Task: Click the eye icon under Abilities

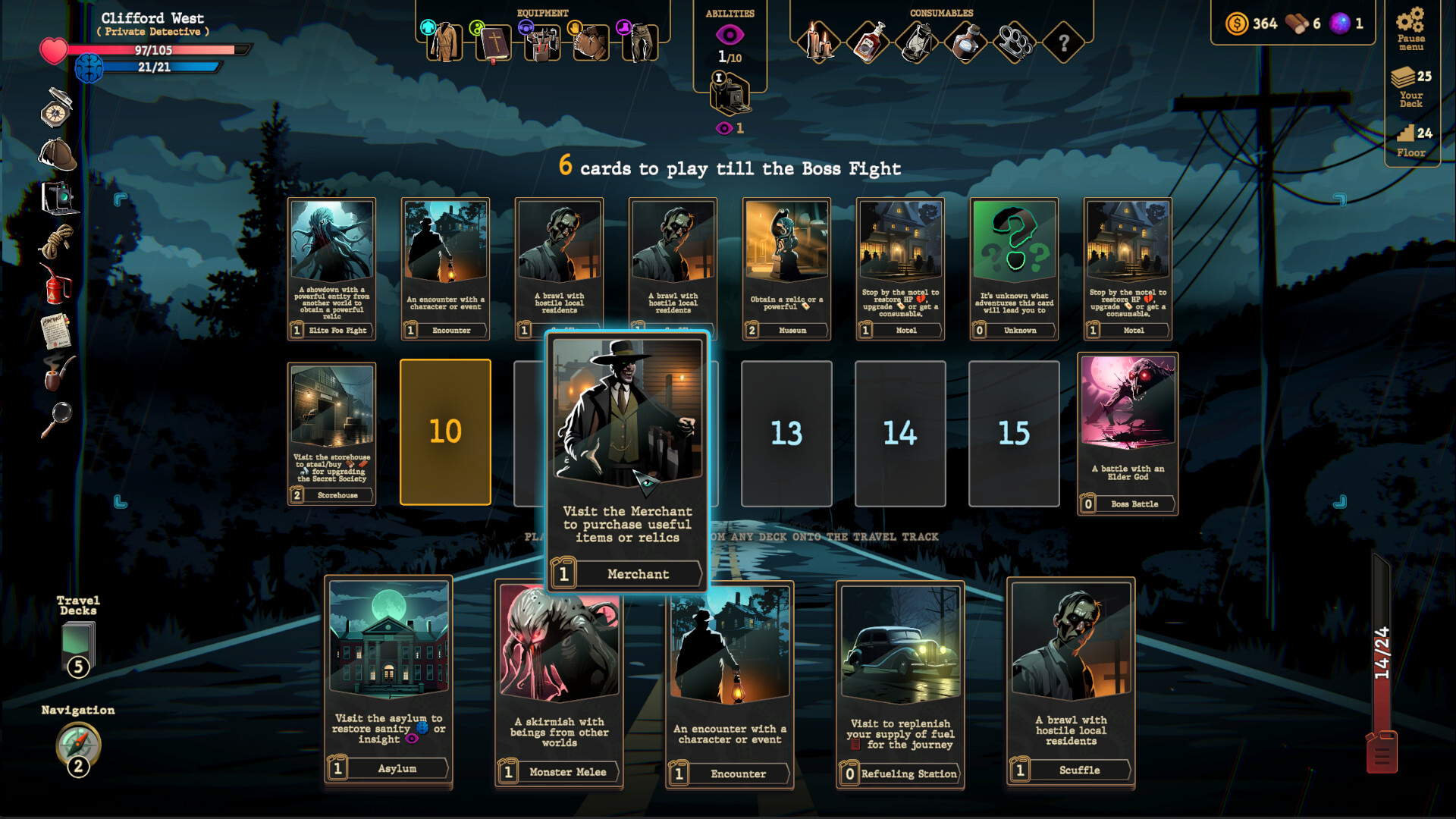Action: [730, 33]
